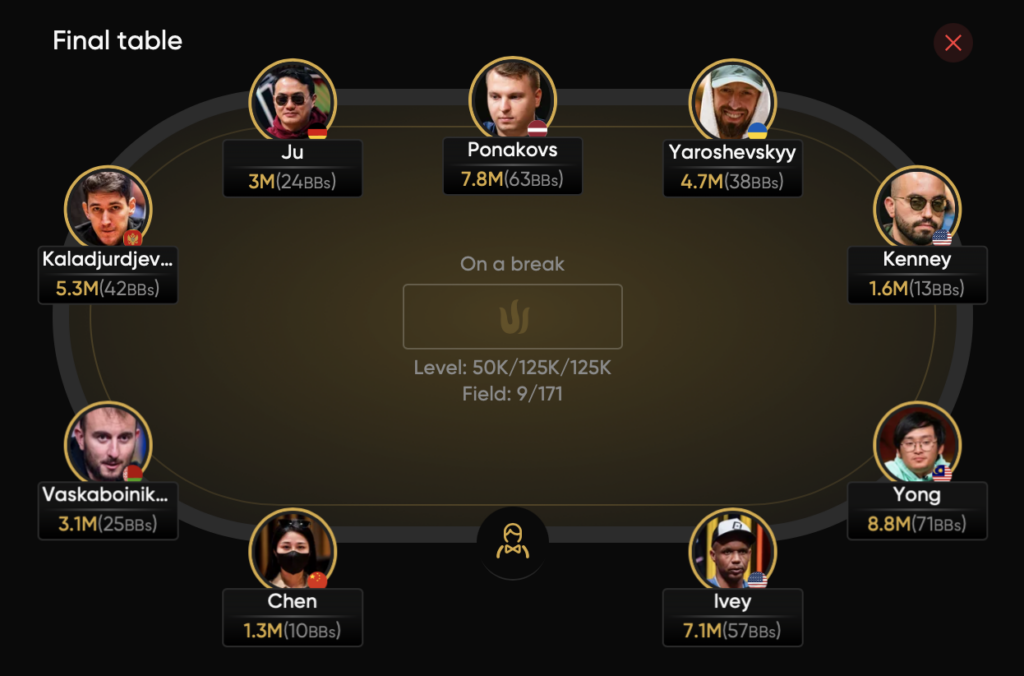Screen dimensions: 1024x676
Task: Select Vaskaboinik's player portrait
Action: point(108,444)
